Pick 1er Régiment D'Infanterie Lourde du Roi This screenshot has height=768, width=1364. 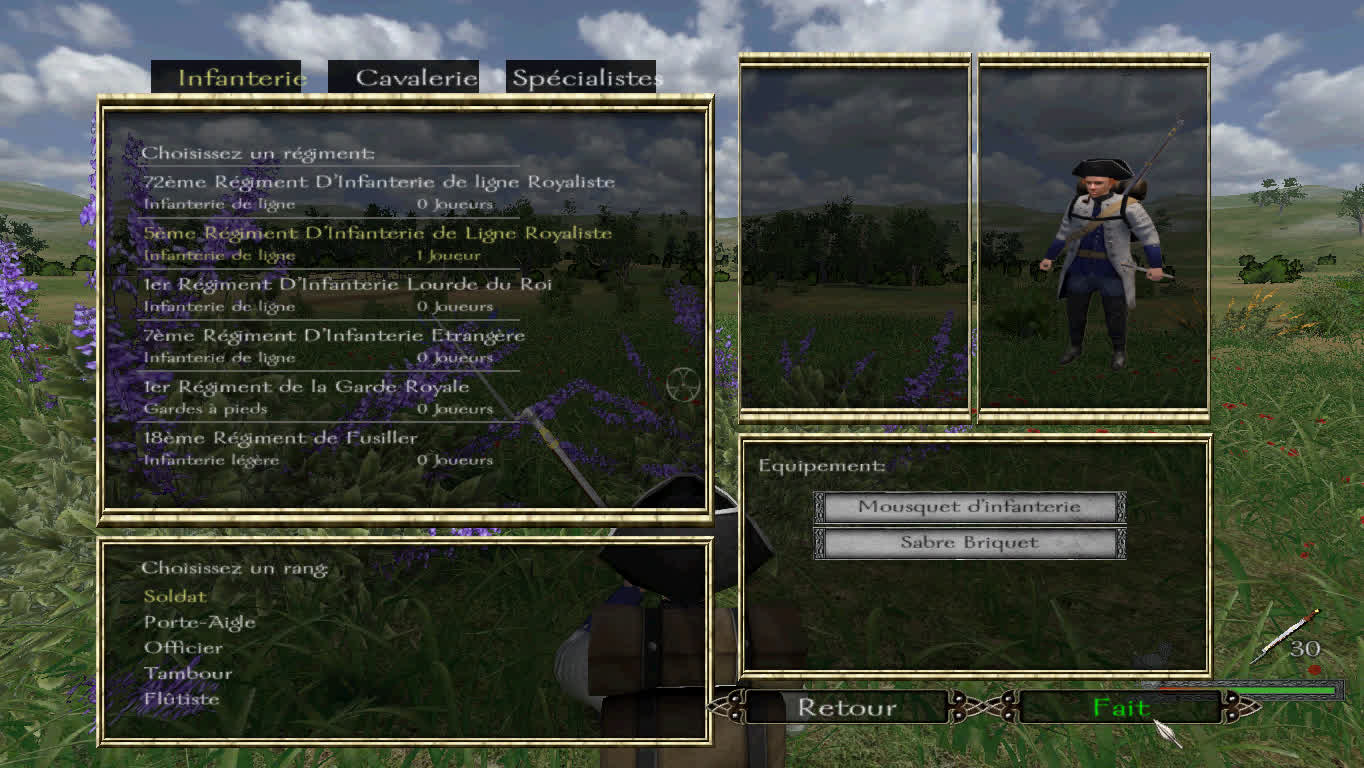347,284
